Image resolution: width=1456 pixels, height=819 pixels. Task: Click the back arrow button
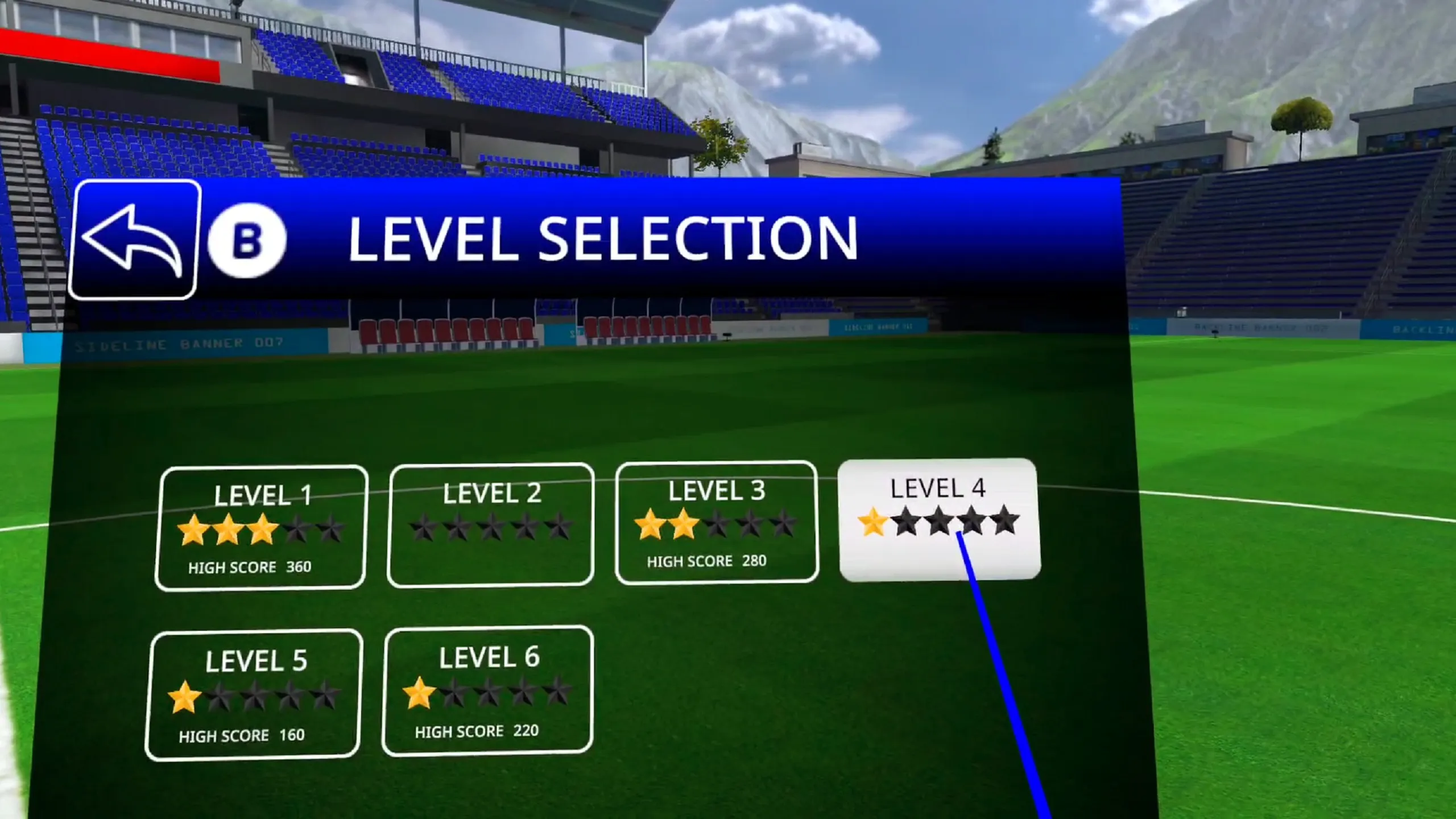tap(134, 239)
